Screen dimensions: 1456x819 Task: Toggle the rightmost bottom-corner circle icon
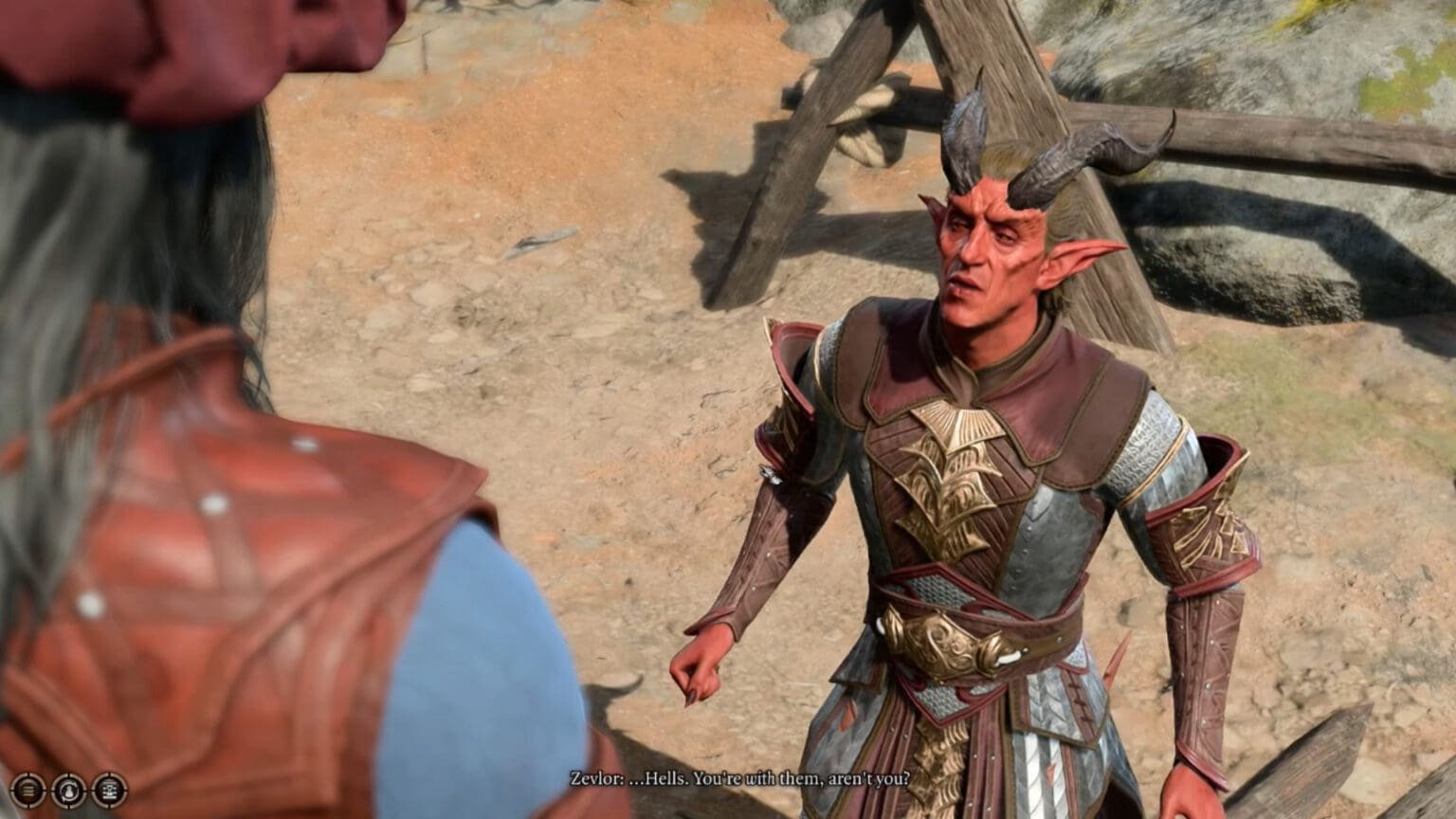click(x=109, y=790)
